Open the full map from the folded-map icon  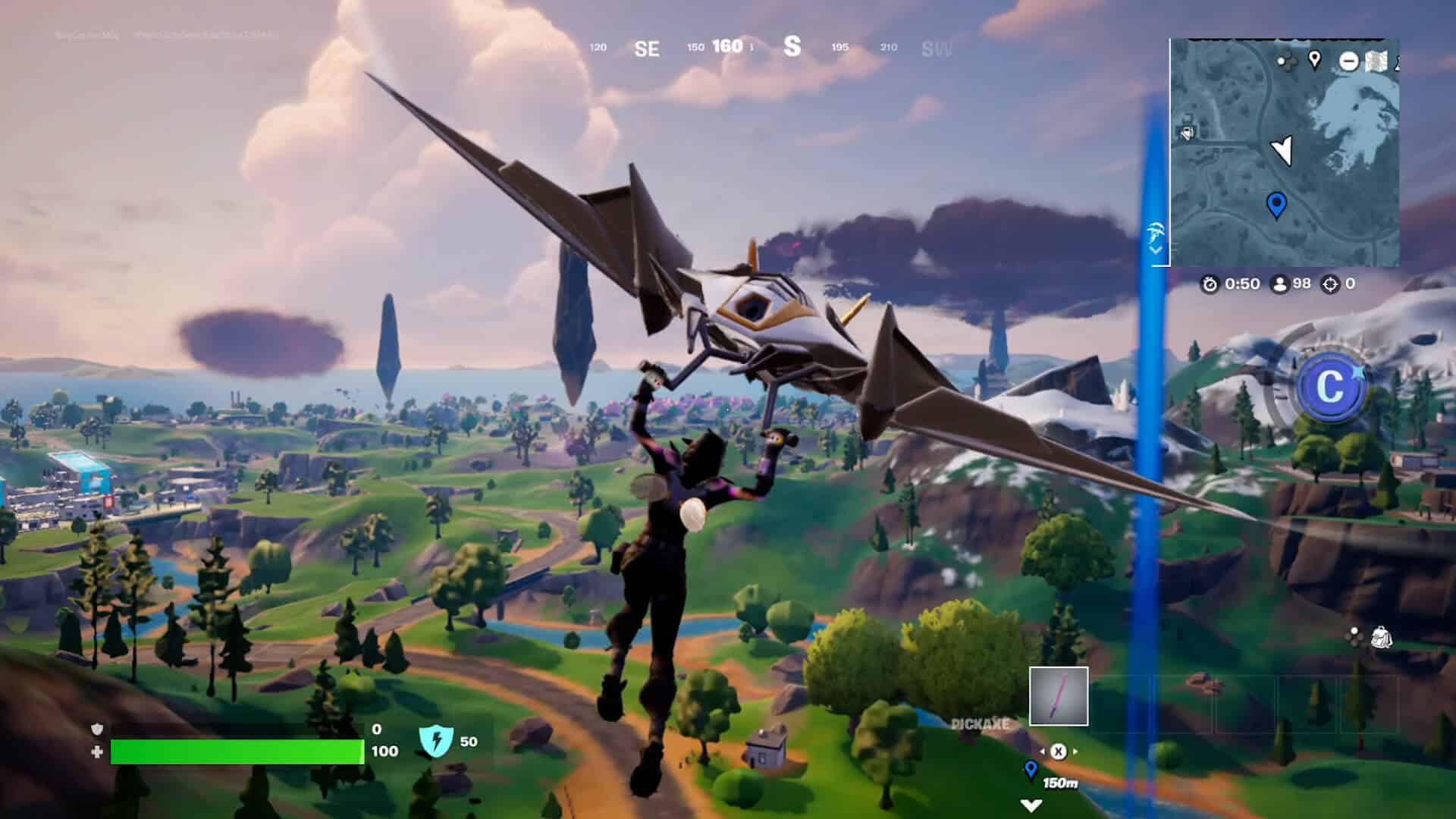[x=1376, y=61]
